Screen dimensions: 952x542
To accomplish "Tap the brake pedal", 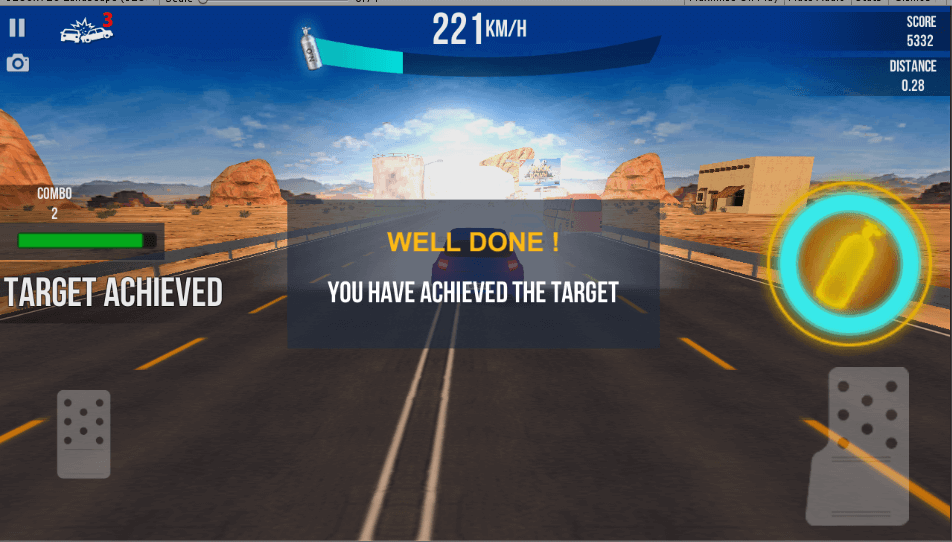I will click(x=84, y=434).
